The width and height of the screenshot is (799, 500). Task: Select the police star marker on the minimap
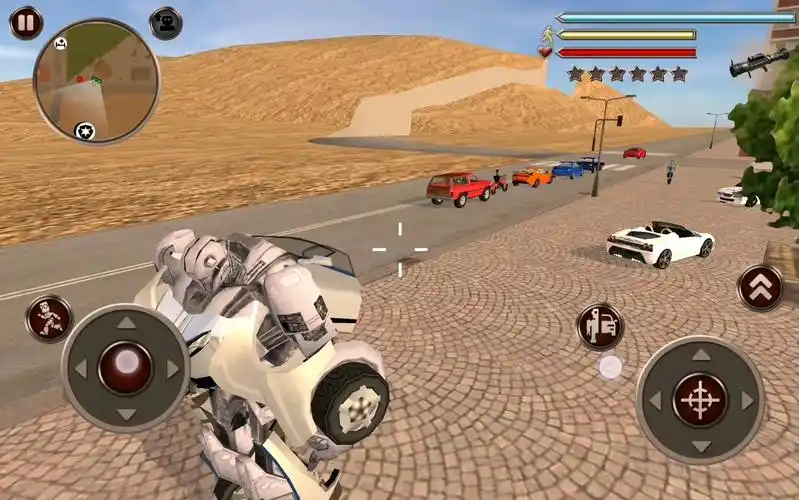[85, 130]
